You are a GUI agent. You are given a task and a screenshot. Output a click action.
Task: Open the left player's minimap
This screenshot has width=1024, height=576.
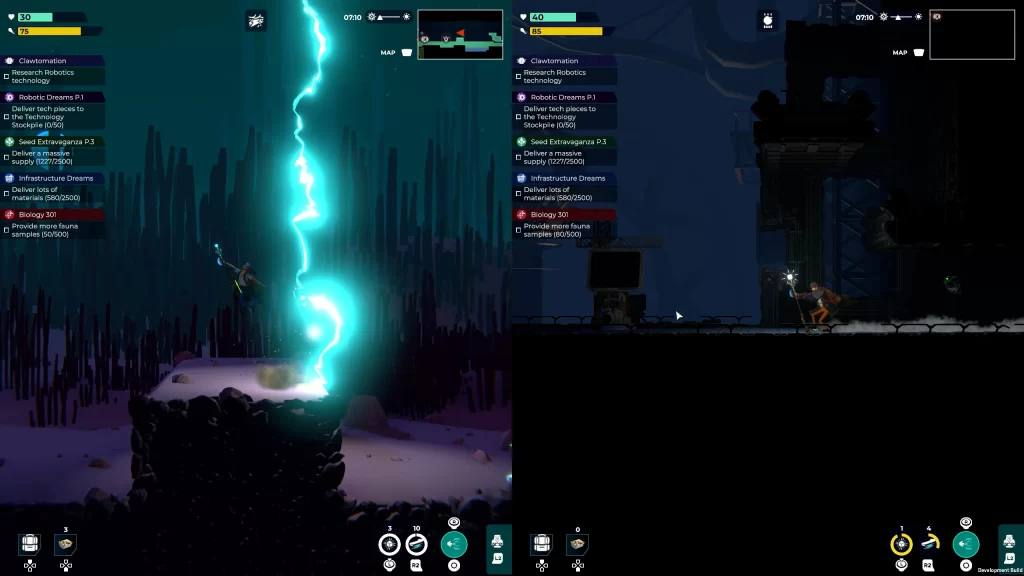point(460,35)
